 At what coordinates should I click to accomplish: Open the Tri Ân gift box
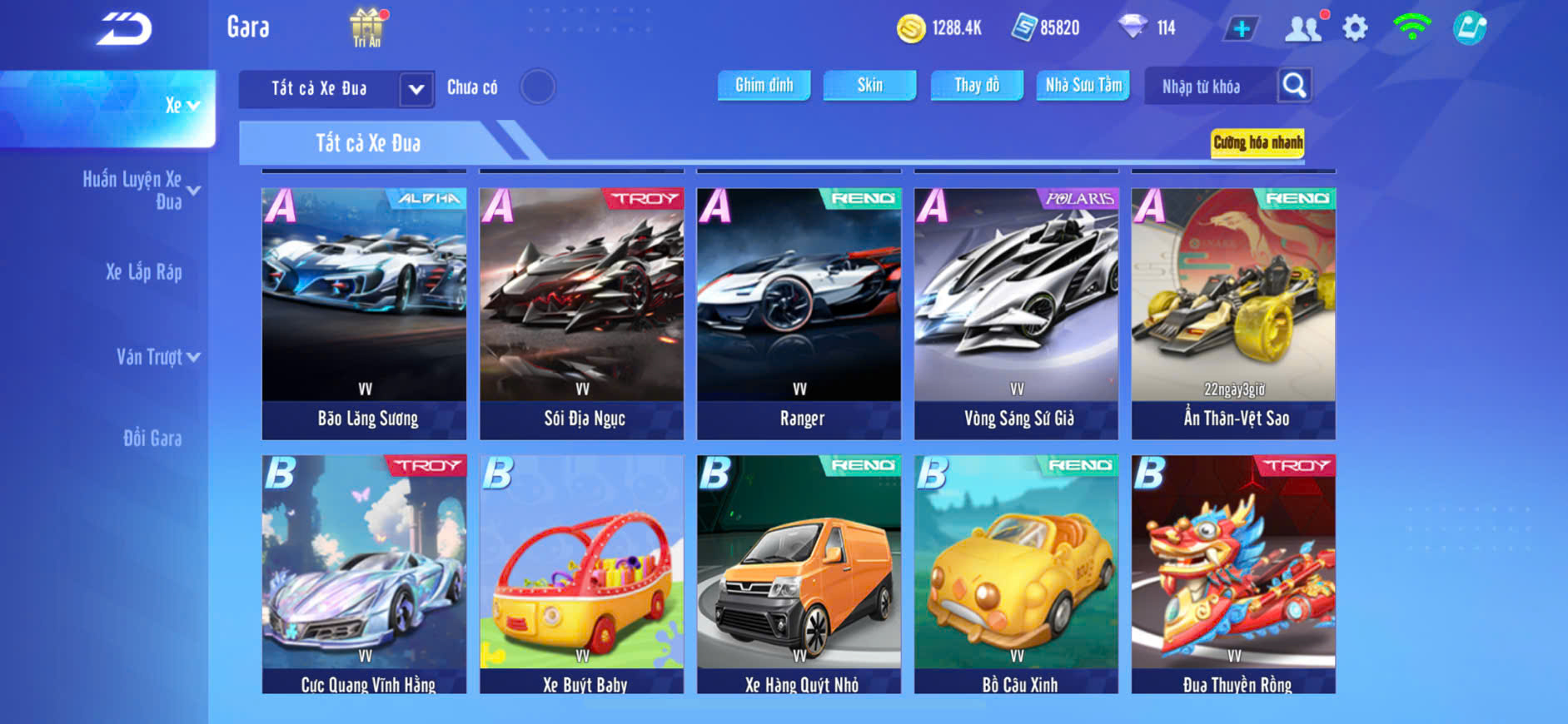(x=366, y=27)
